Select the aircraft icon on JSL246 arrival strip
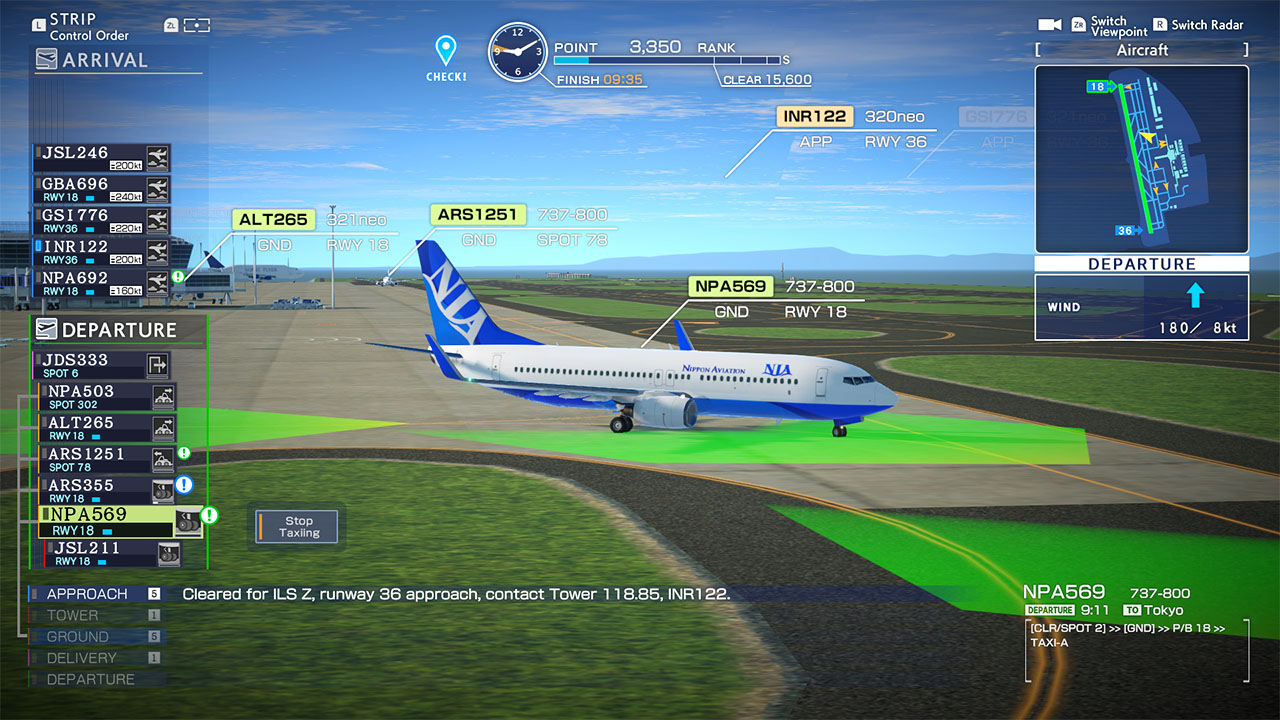The height and width of the screenshot is (720, 1280). tap(159, 157)
